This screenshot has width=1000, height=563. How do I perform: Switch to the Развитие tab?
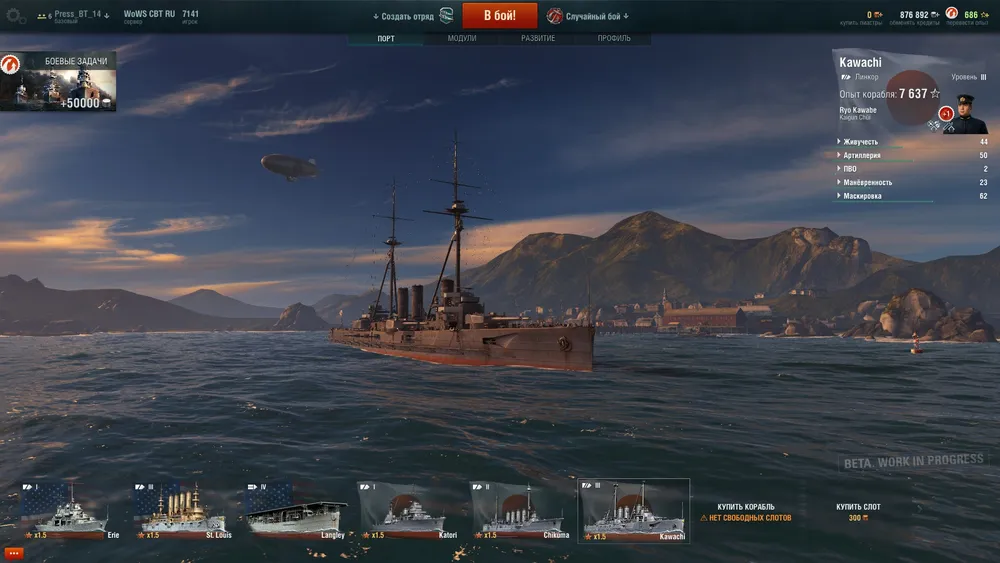538,39
